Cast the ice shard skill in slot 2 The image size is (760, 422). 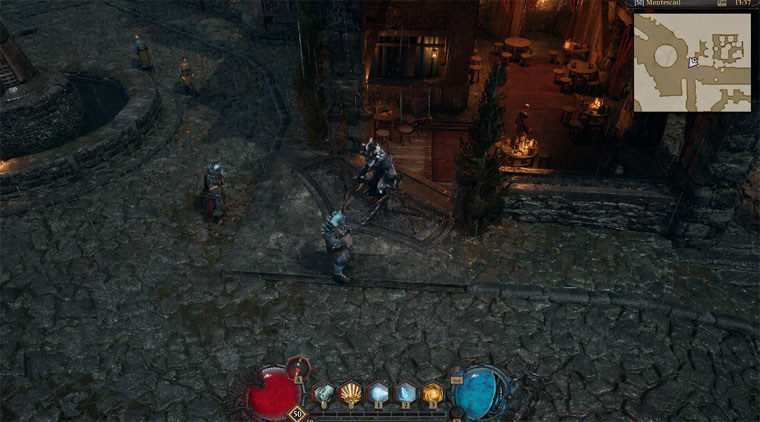[x=405, y=392]
